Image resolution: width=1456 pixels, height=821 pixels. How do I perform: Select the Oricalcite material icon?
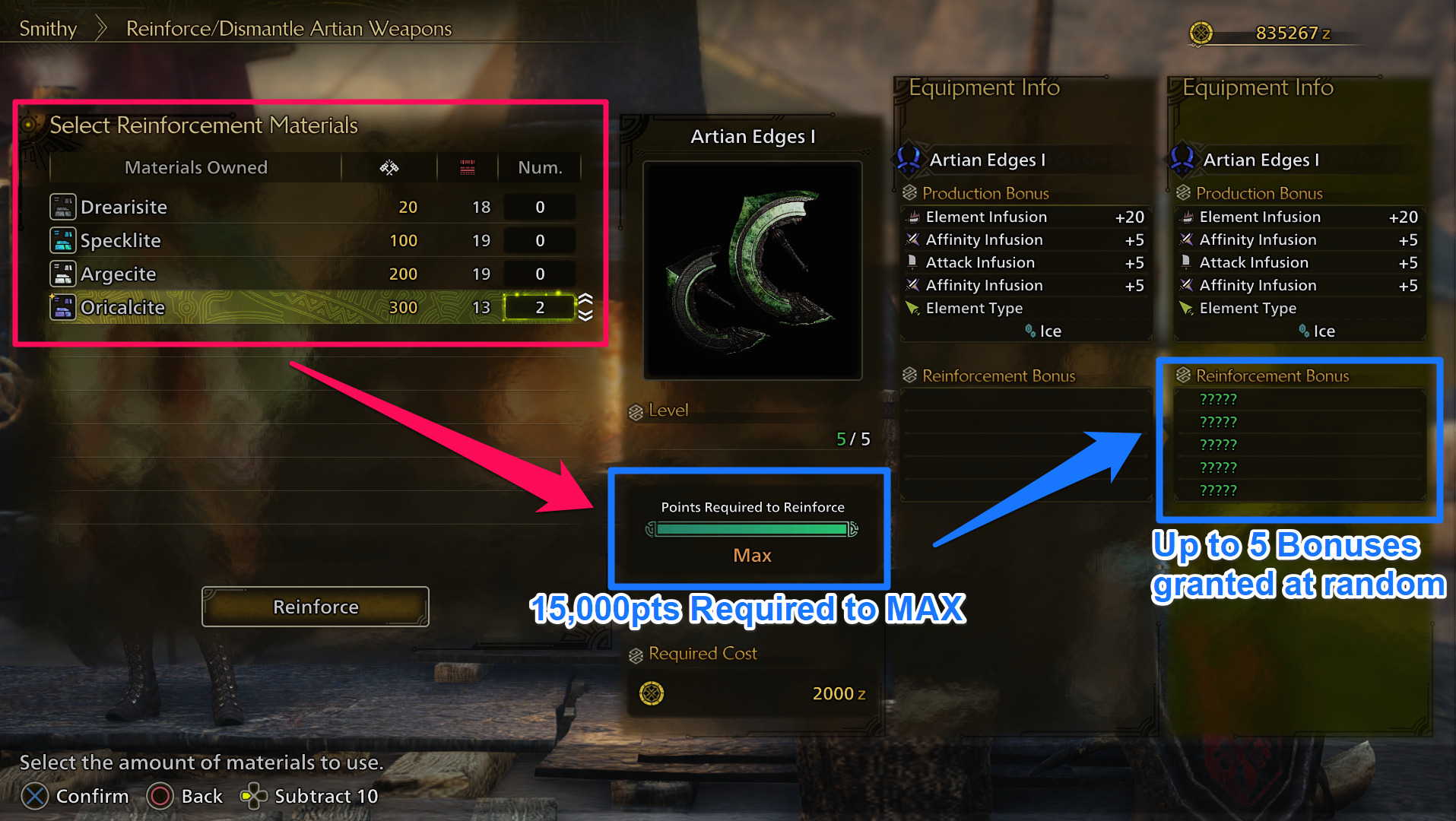tap(63, 307)
